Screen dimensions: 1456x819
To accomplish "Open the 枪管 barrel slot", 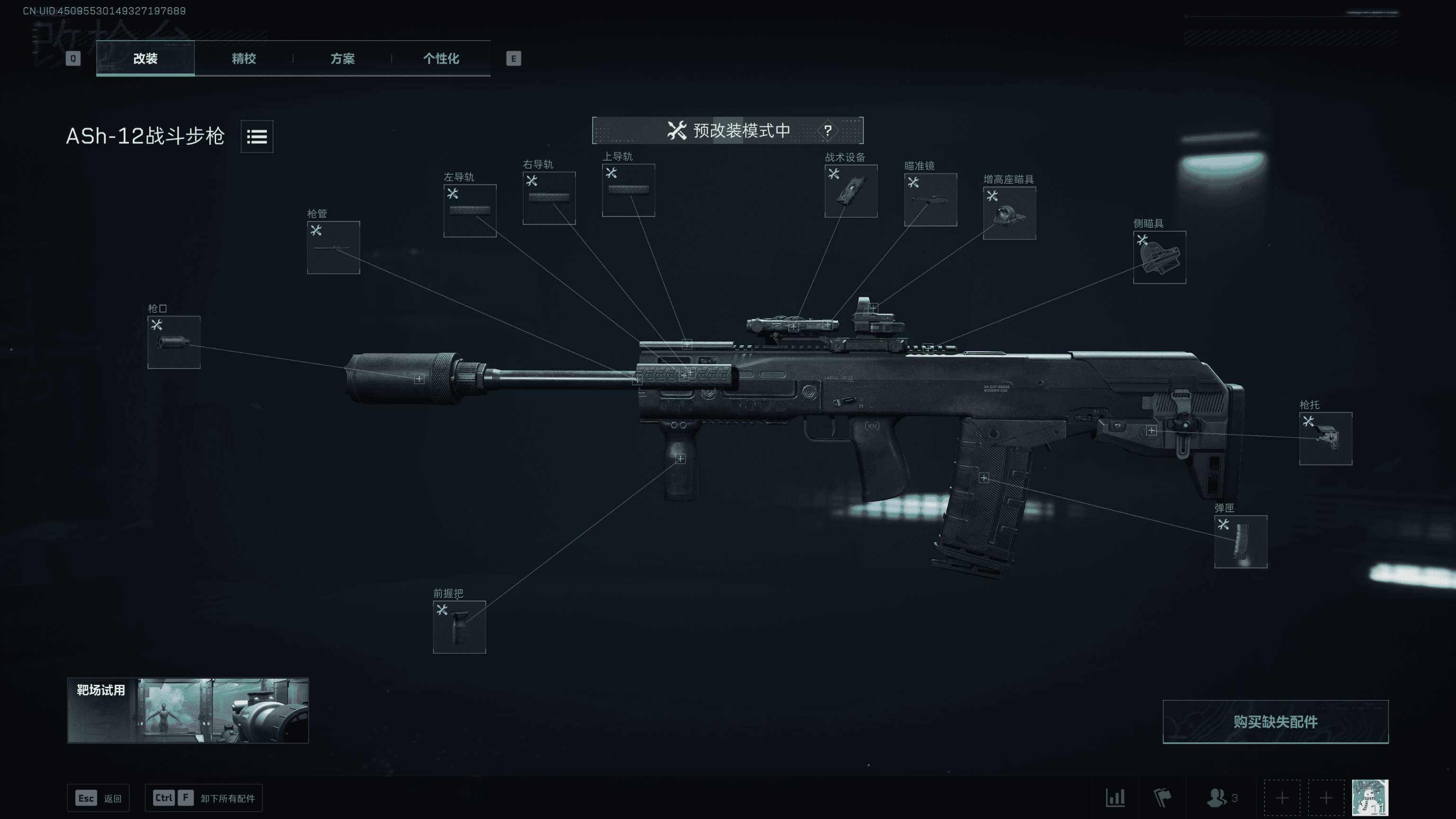I will pyautogui.click(x=333, y=247).
